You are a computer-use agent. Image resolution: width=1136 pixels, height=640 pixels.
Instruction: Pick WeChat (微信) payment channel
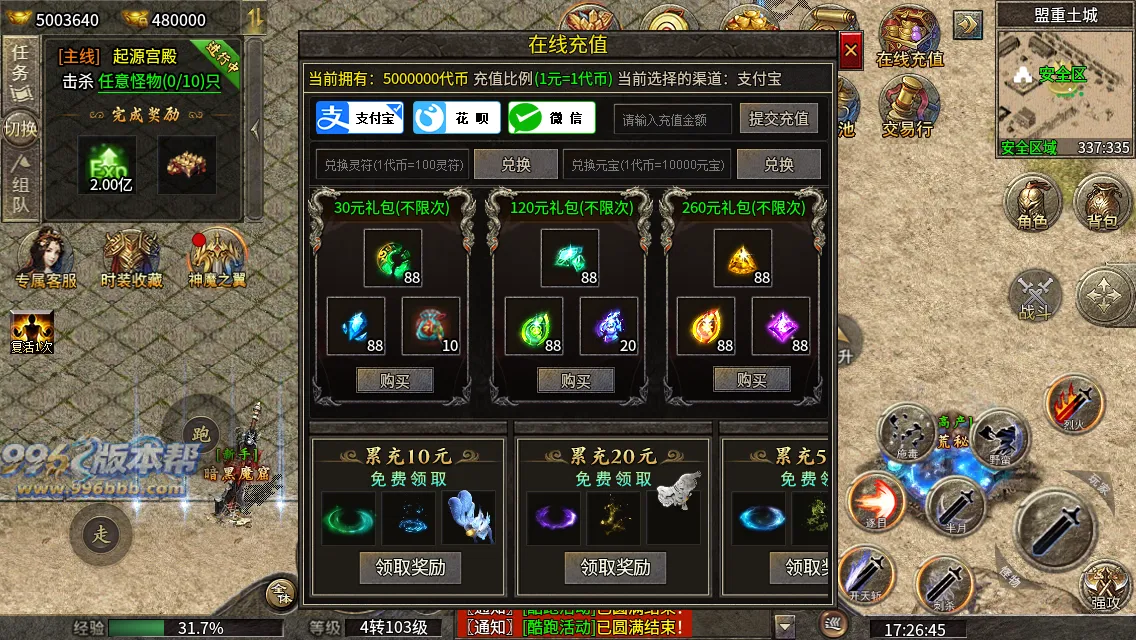[551, 118]
